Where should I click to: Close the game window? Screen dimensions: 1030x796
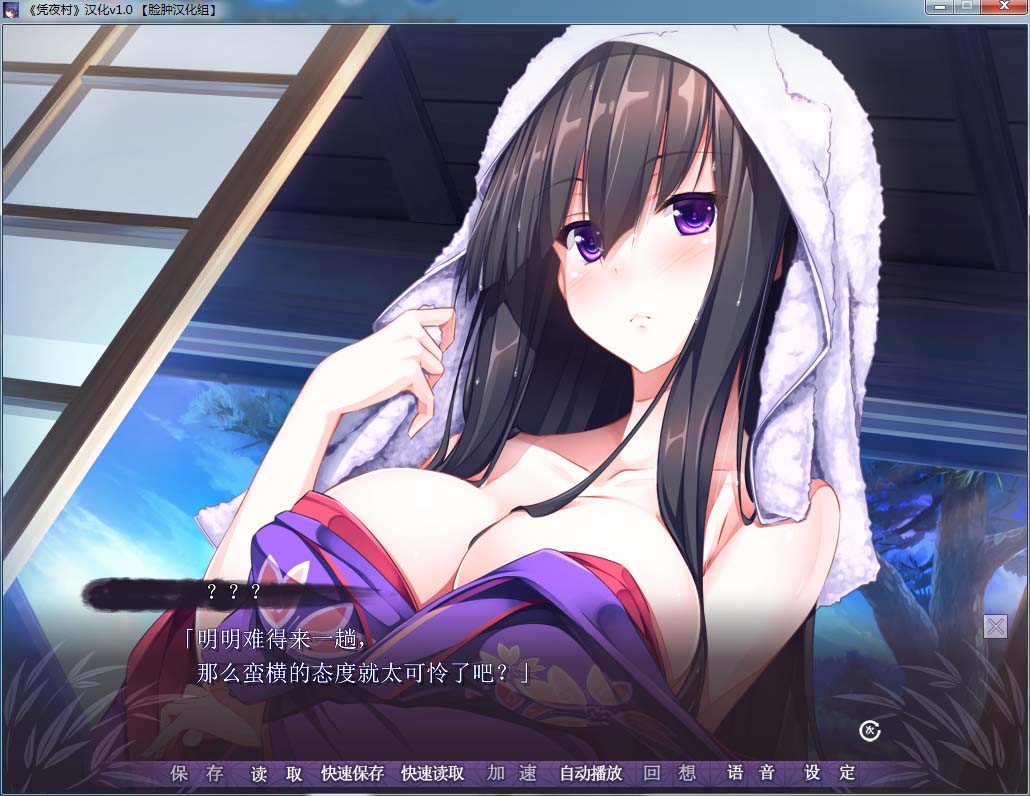(x=1002, y=8)
